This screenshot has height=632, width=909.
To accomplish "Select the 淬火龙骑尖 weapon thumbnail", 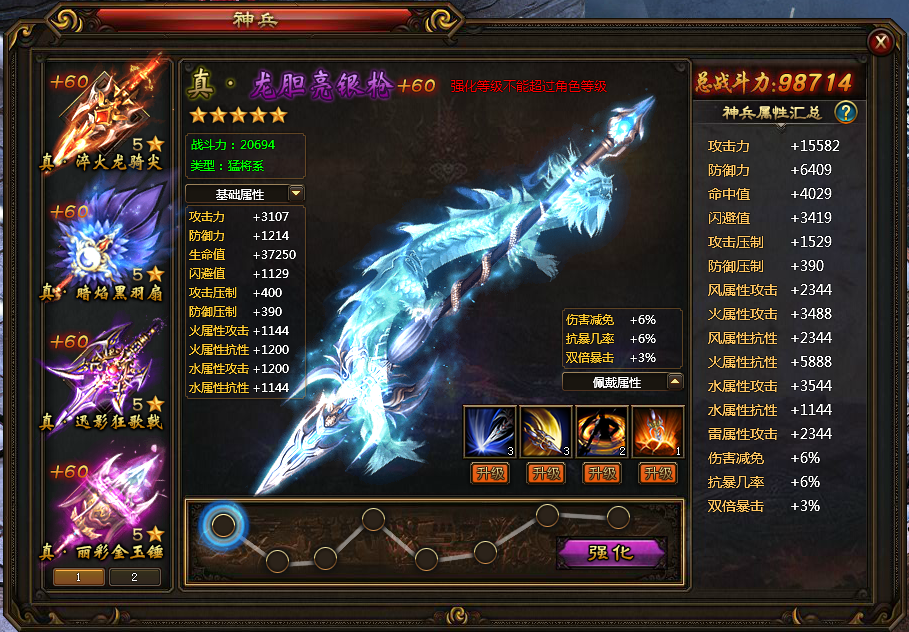I will [x=106, y=119].
